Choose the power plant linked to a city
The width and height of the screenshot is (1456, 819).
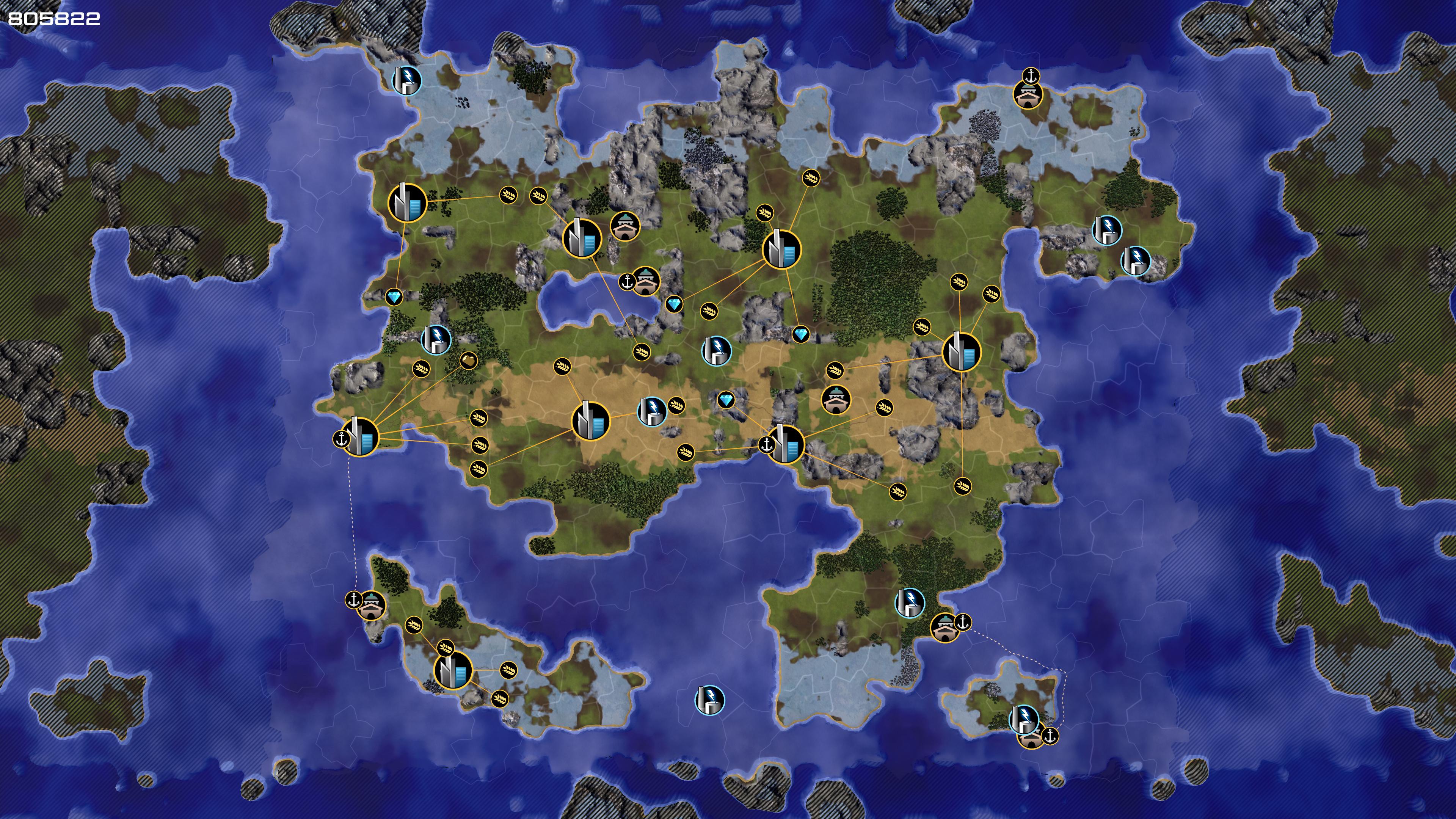652,411
